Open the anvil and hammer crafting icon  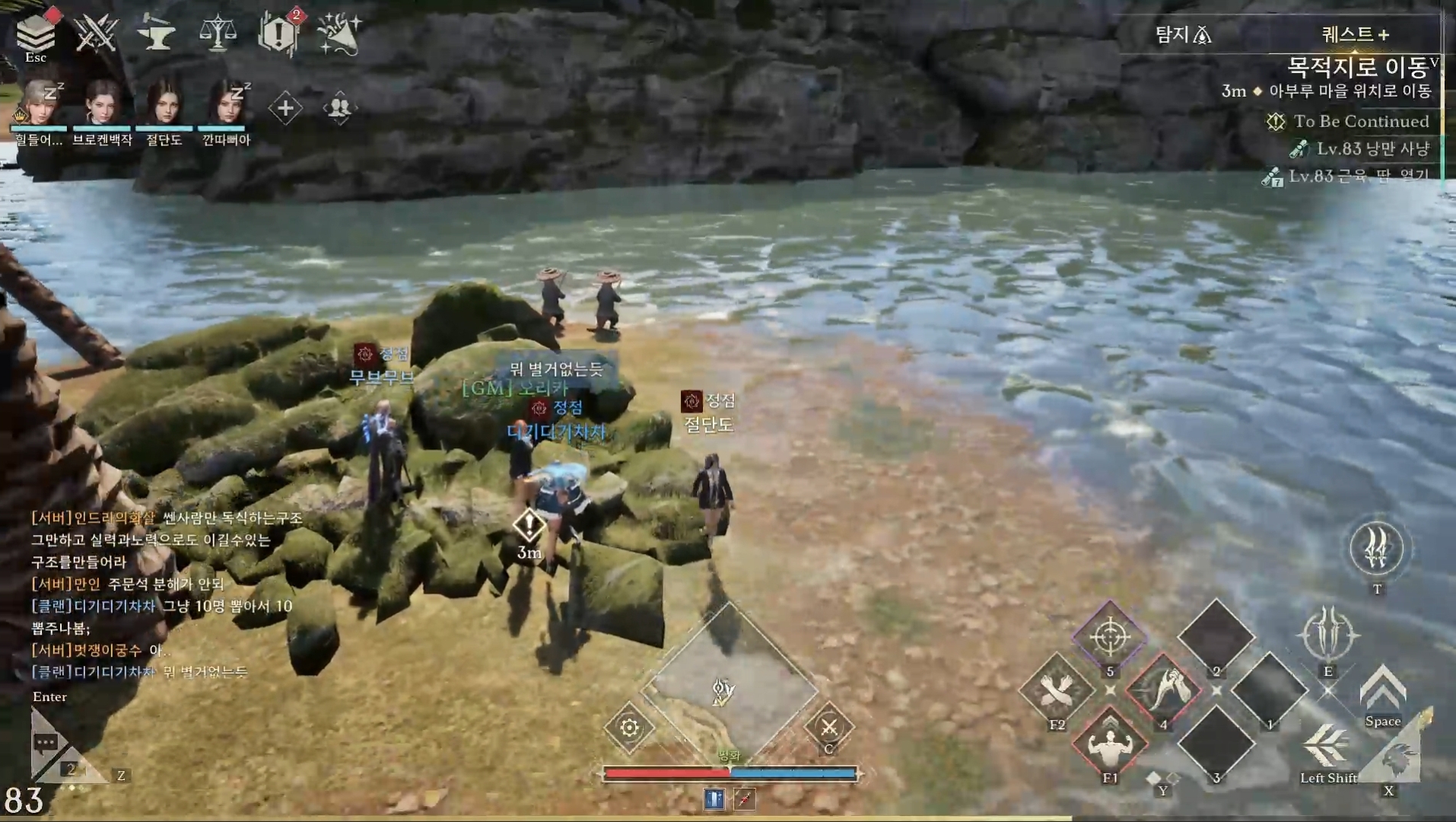(x=156, y=33)
